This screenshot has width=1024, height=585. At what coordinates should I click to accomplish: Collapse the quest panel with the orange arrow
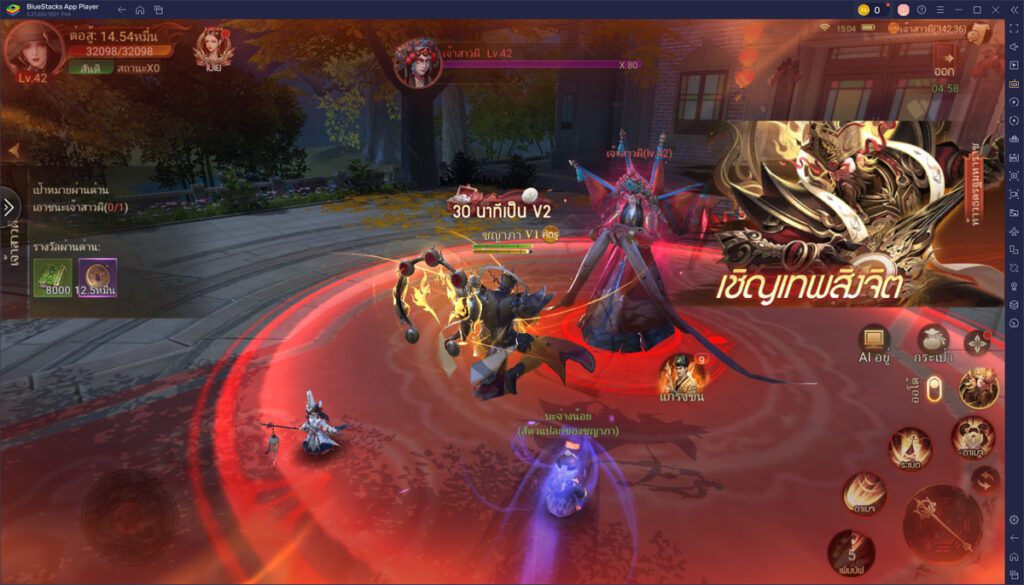pos(14,151)
